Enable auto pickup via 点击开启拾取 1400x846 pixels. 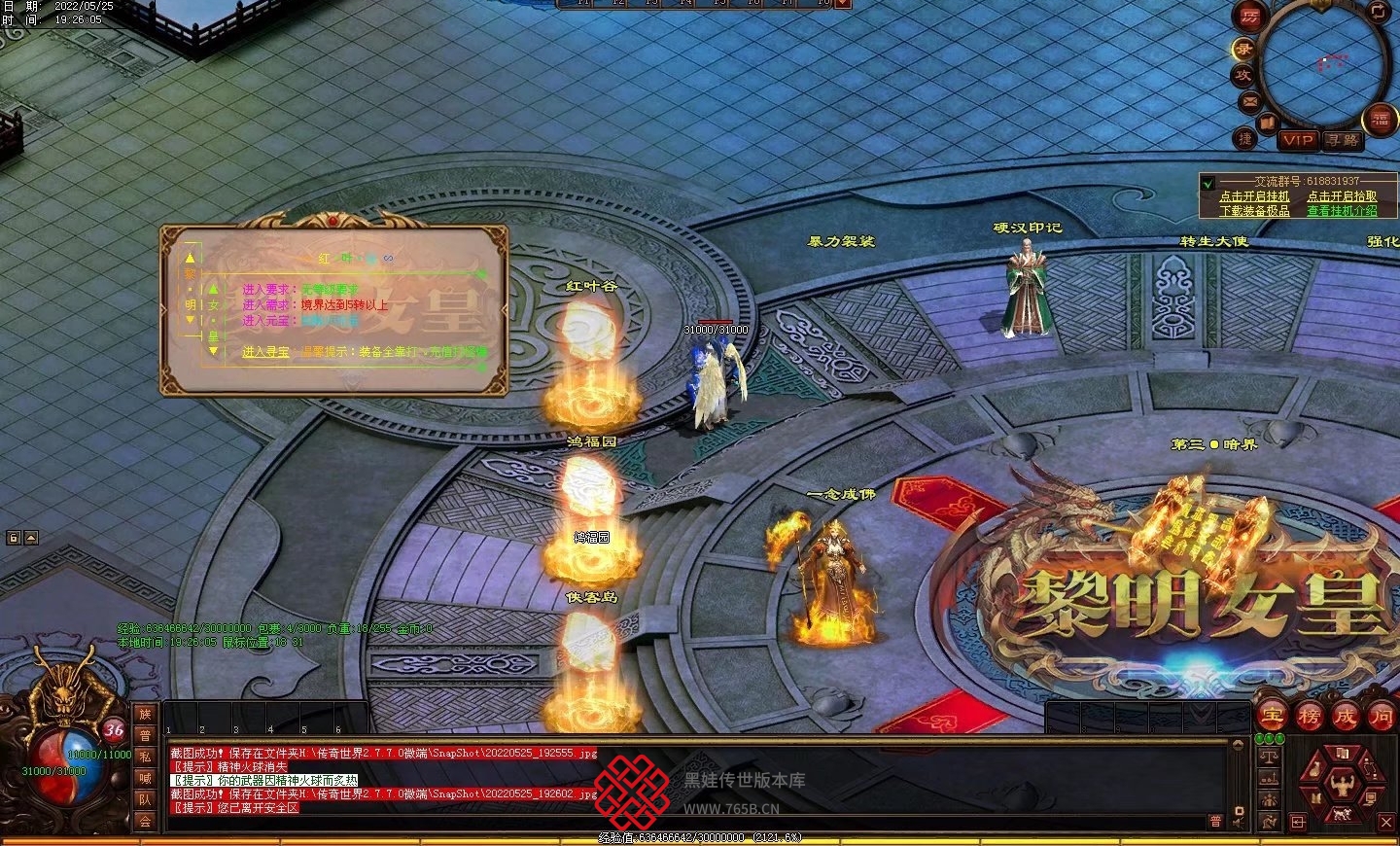[x=1342, y=196]
